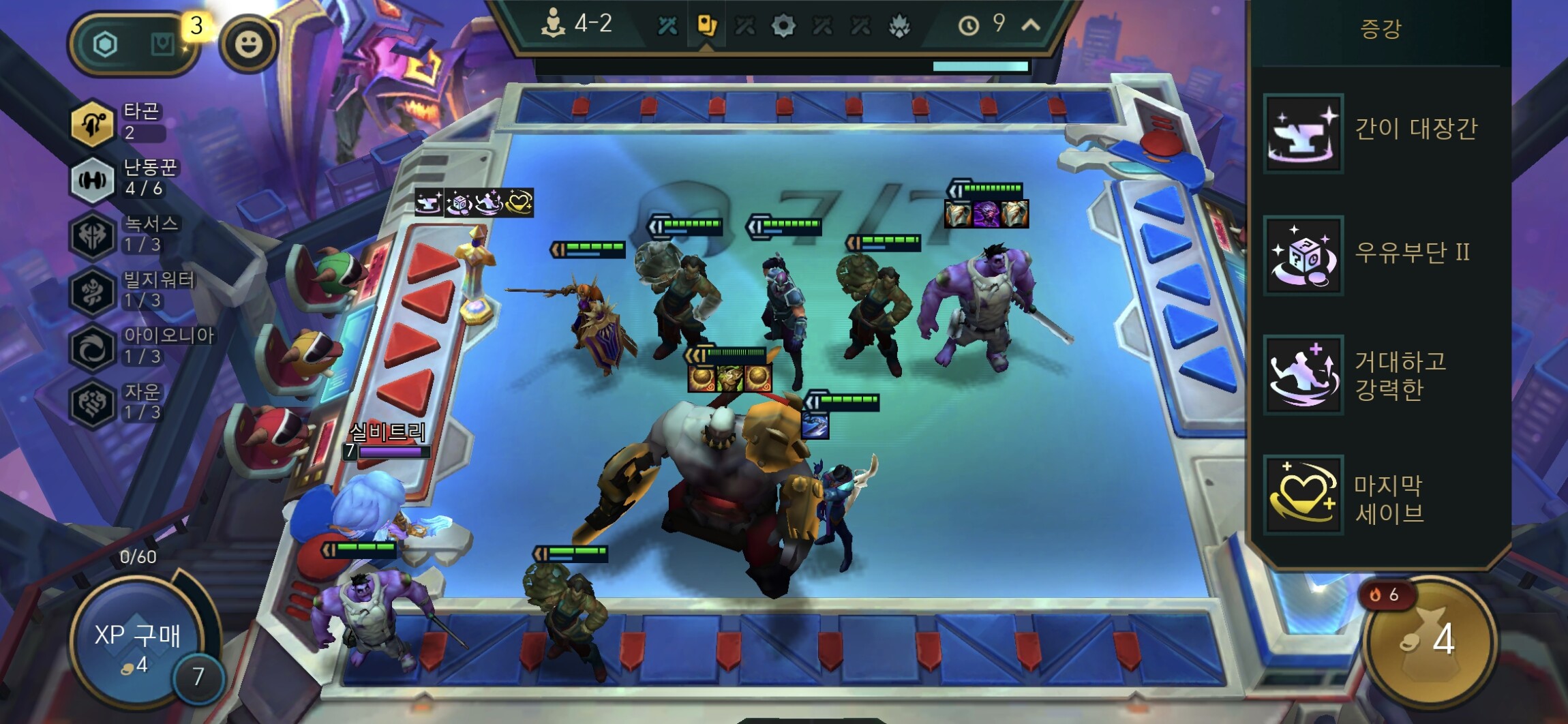The height and width of the screenshot is (724, 1568).
Task: Open the win streak flame indicator
Action: 1385,595
